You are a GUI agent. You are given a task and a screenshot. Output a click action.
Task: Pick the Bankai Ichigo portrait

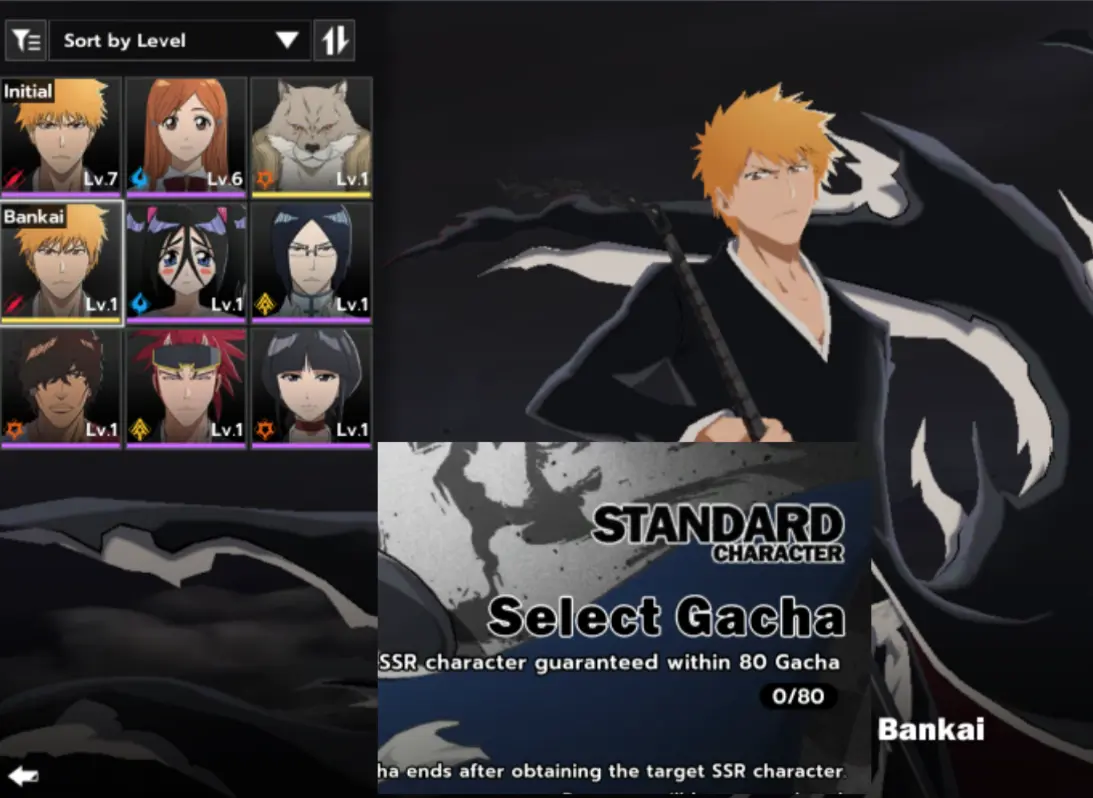[x=61, y=262]
